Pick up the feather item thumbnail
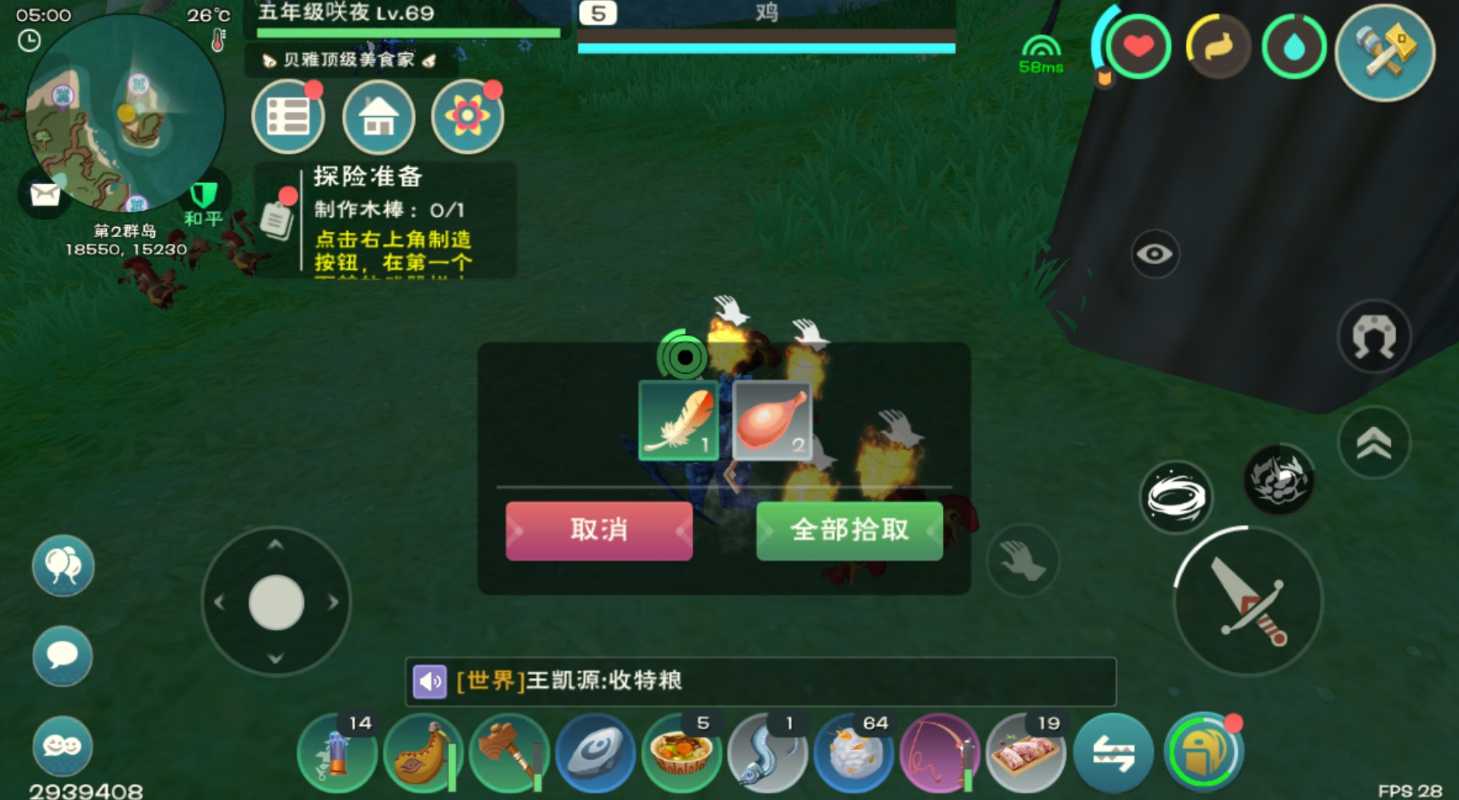 (x=677, y=420)
